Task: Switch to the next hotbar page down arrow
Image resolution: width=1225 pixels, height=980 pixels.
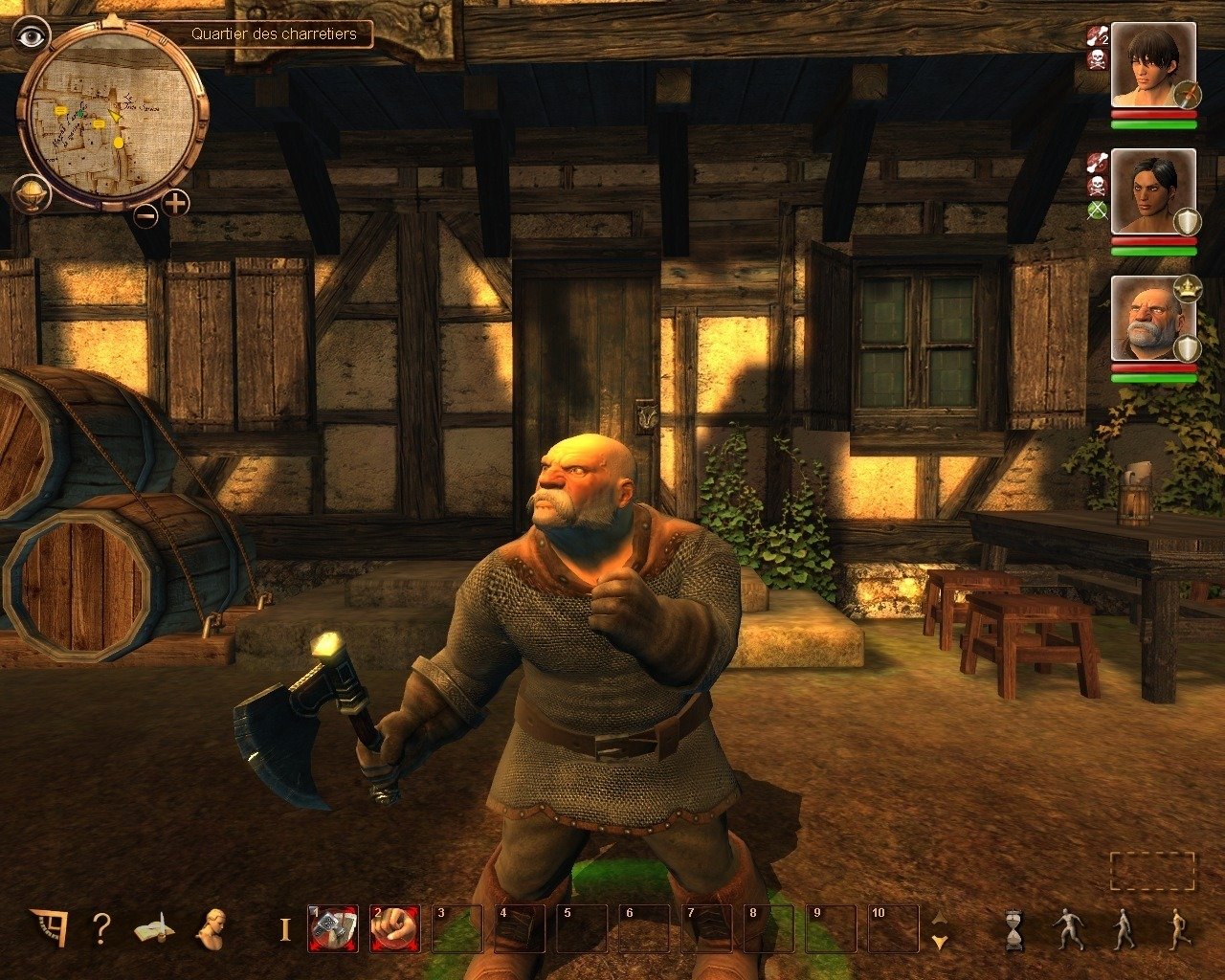Action: tap(940, 943)
